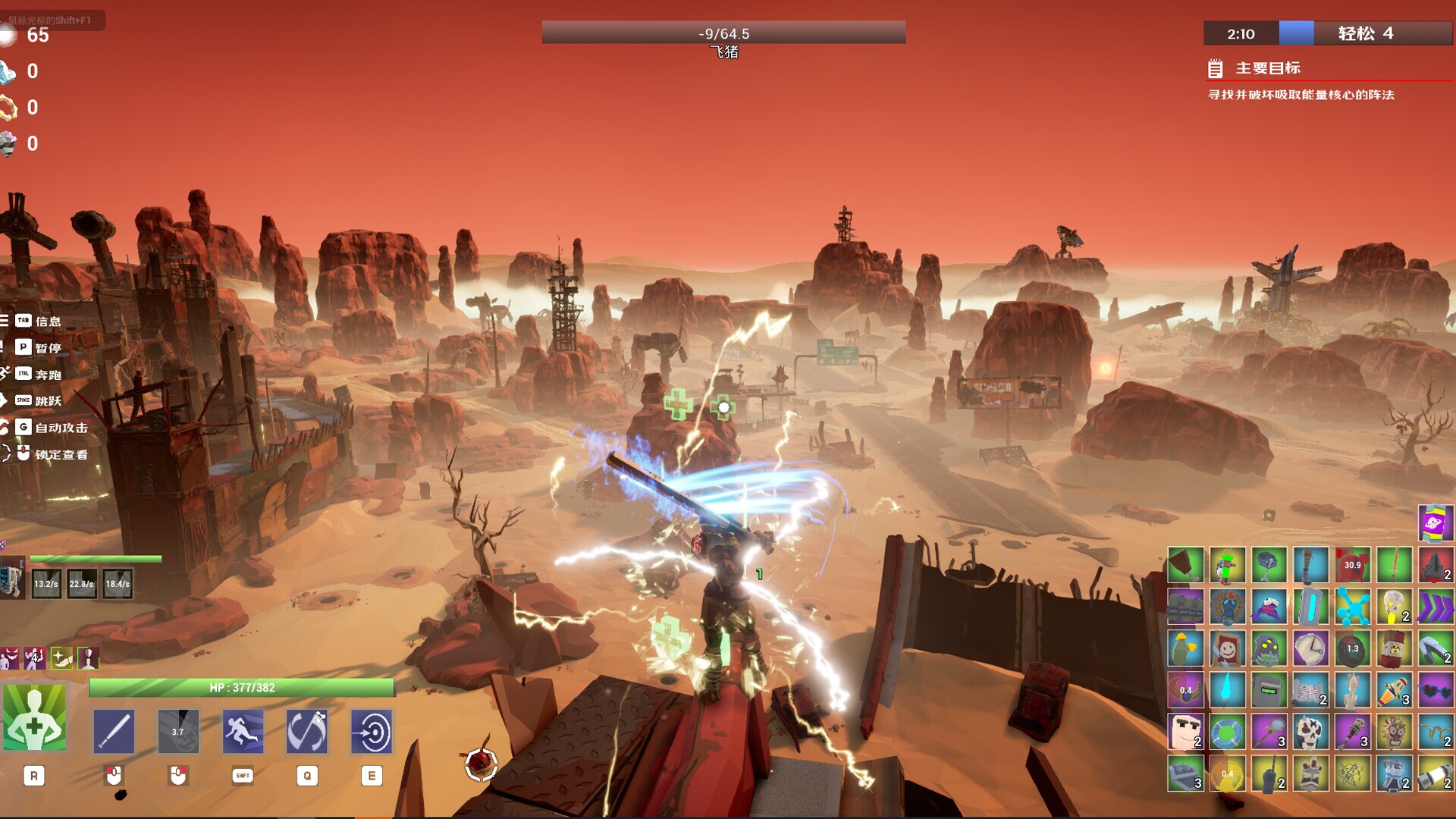Toggle the glowing hand buff icon
The width and height of the screenshot is (1456, 819).
coord(61,658)
